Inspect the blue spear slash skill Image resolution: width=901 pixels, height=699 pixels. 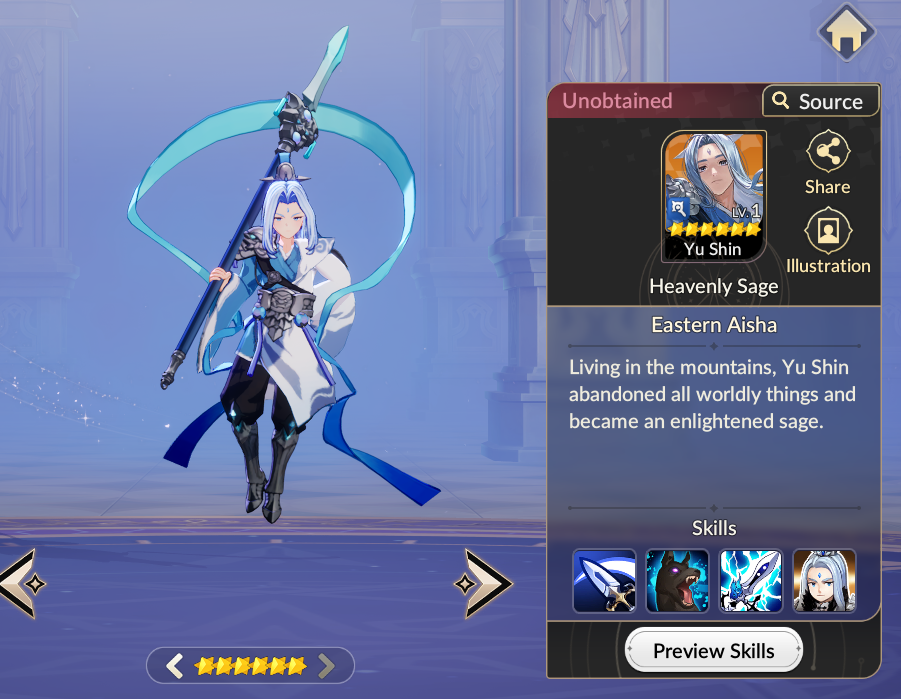(x=604, y=581)
